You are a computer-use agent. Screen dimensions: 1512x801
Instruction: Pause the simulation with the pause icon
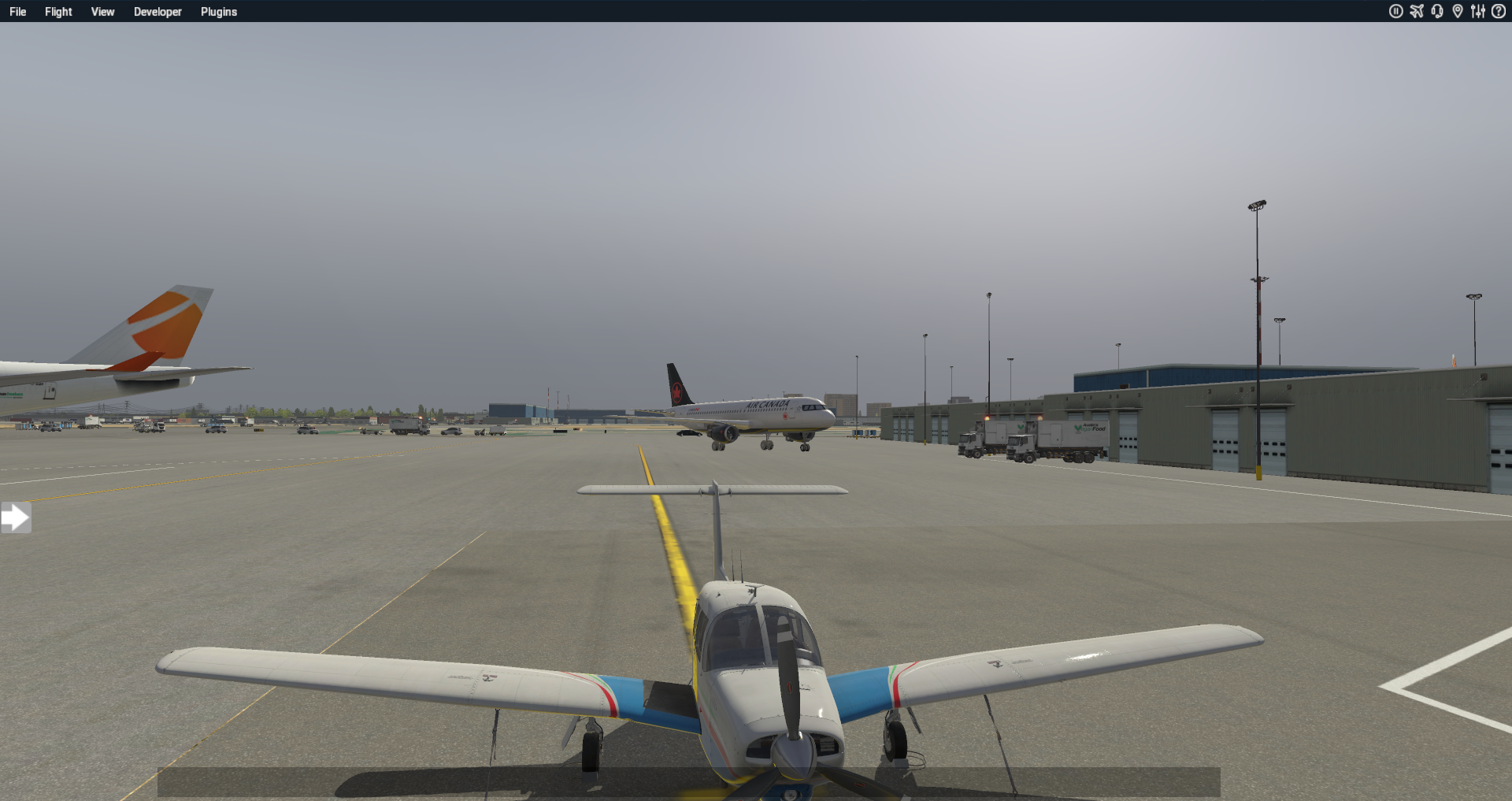point(1395,11)
